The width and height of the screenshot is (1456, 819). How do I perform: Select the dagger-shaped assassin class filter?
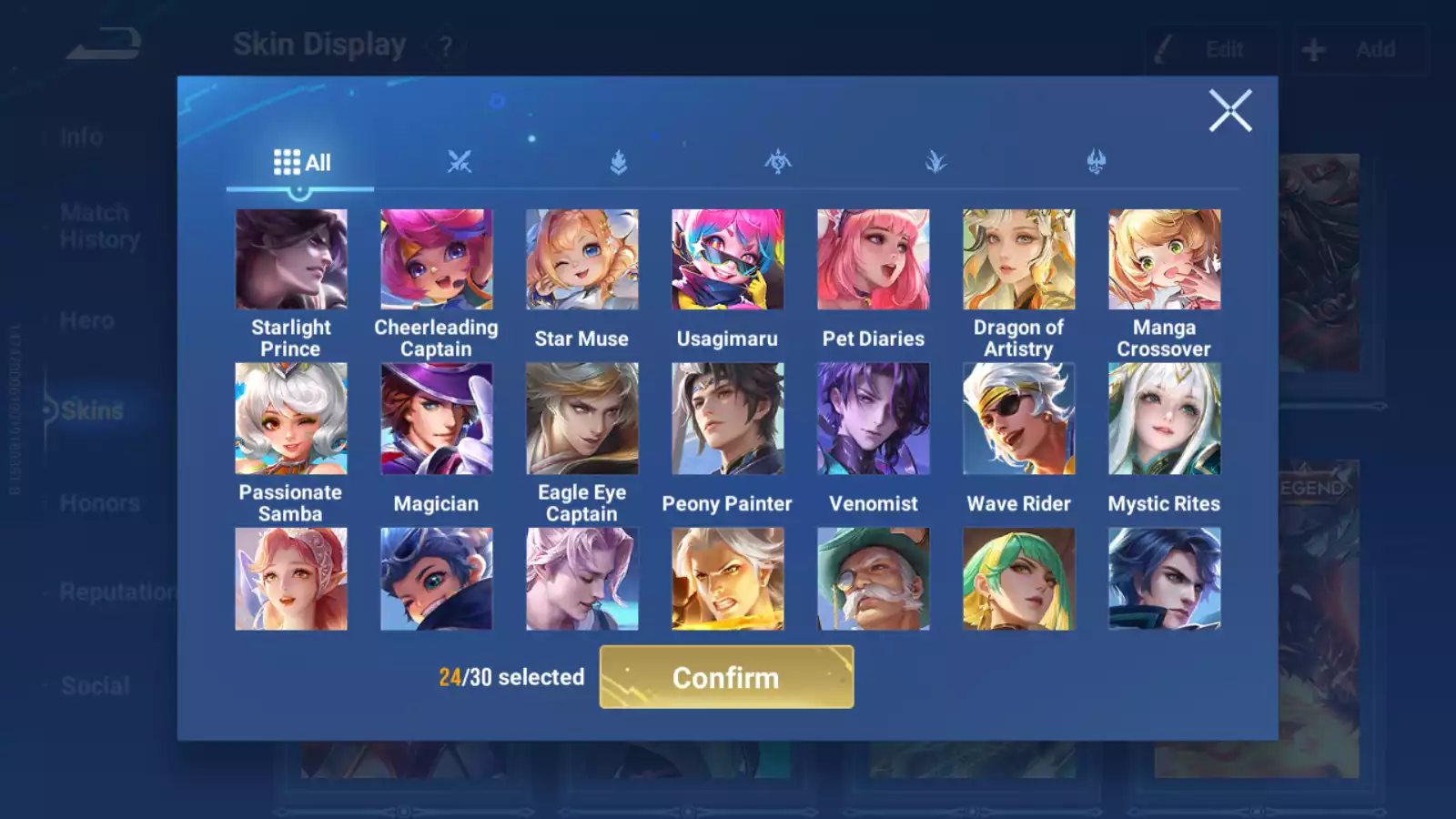(936, 161)
